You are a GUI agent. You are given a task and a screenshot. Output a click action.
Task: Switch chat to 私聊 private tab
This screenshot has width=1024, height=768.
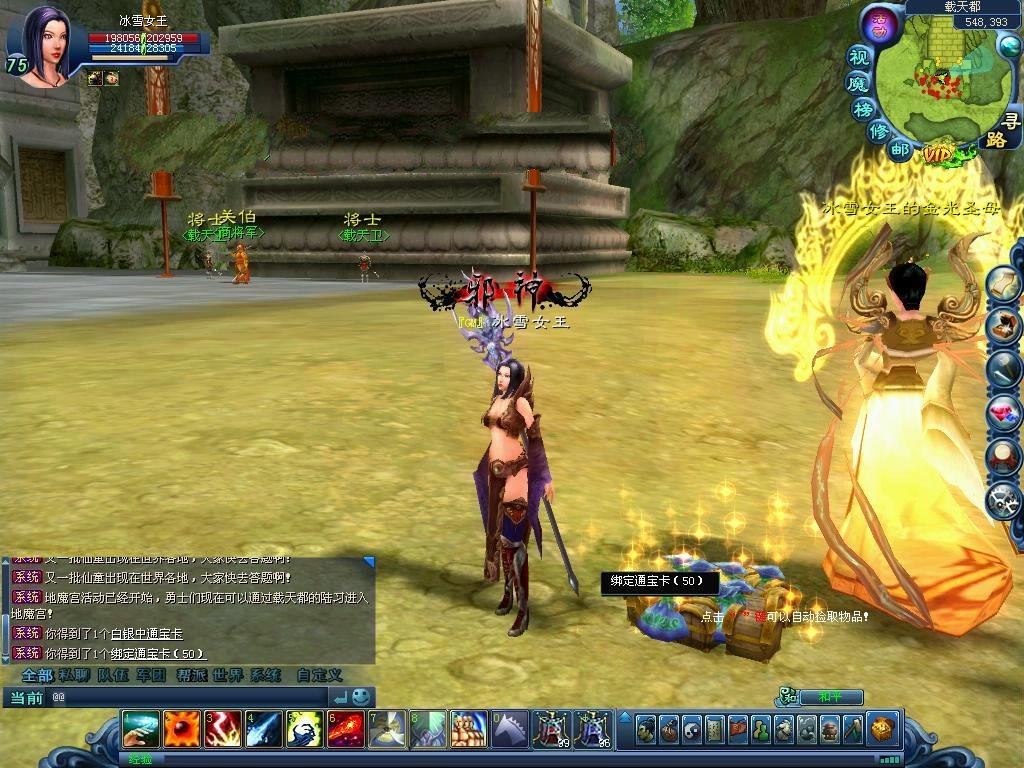[75, 675]
